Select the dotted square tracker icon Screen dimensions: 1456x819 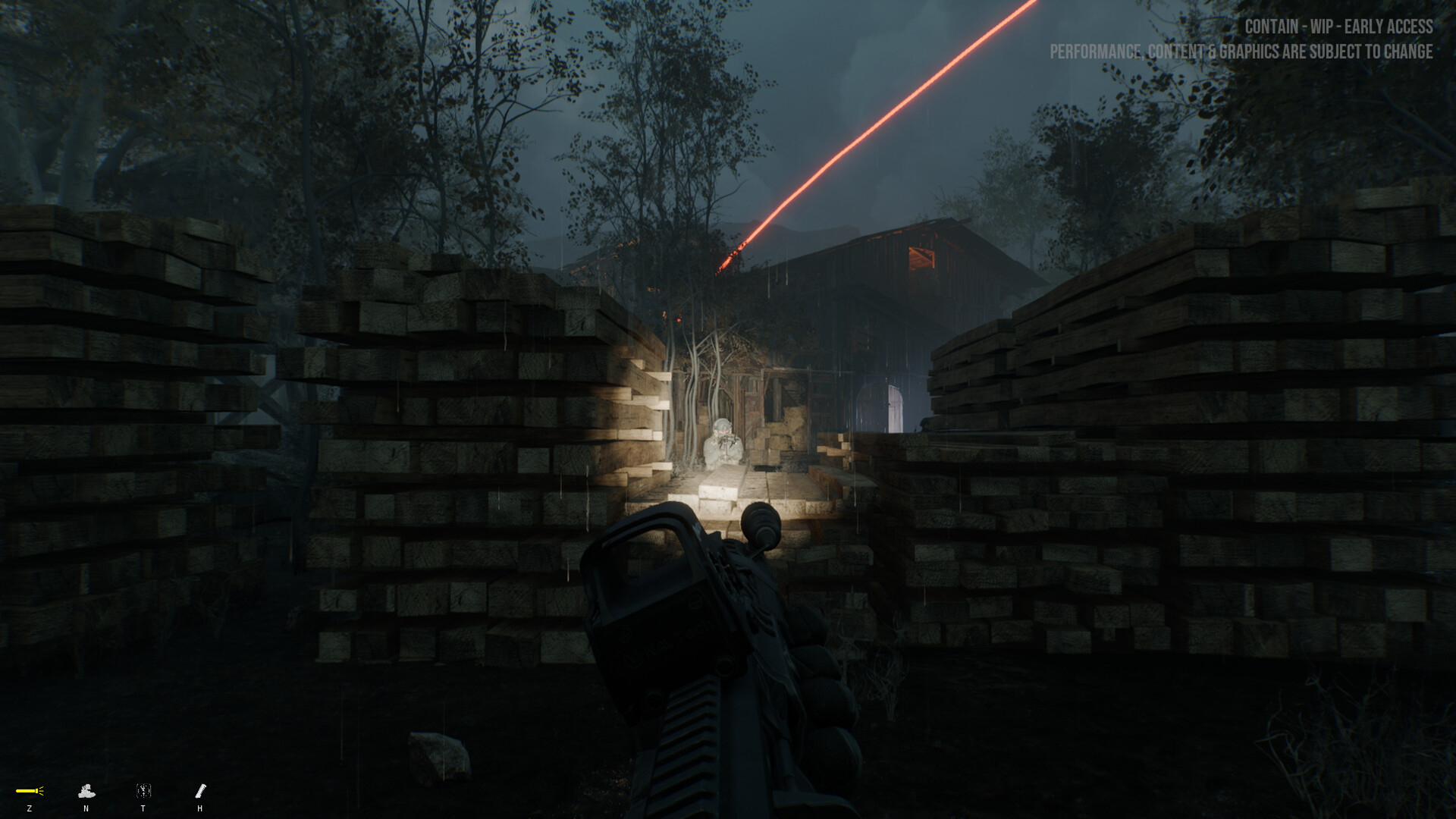click(143, 791)
